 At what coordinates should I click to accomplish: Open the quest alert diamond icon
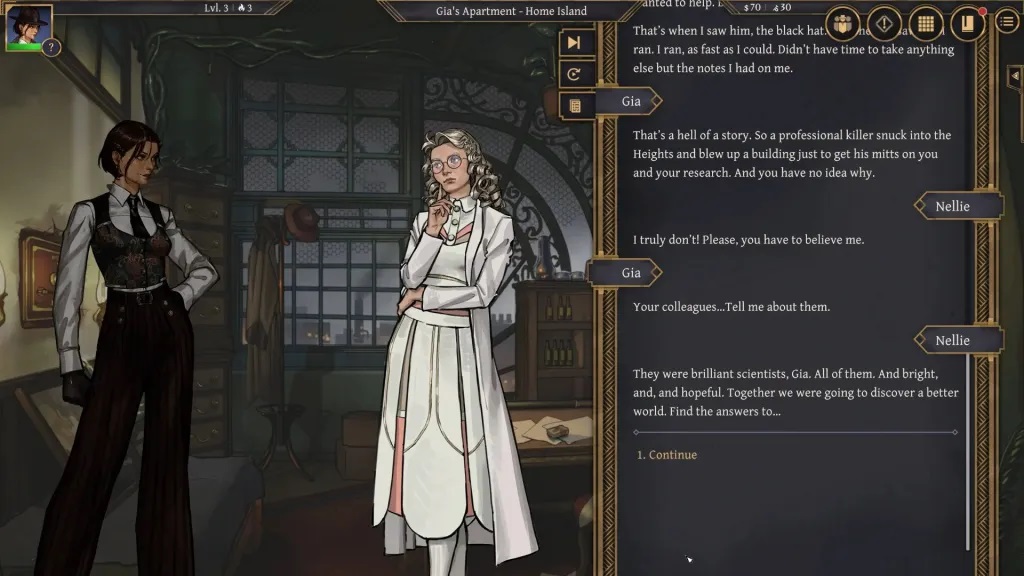point(885,23)
